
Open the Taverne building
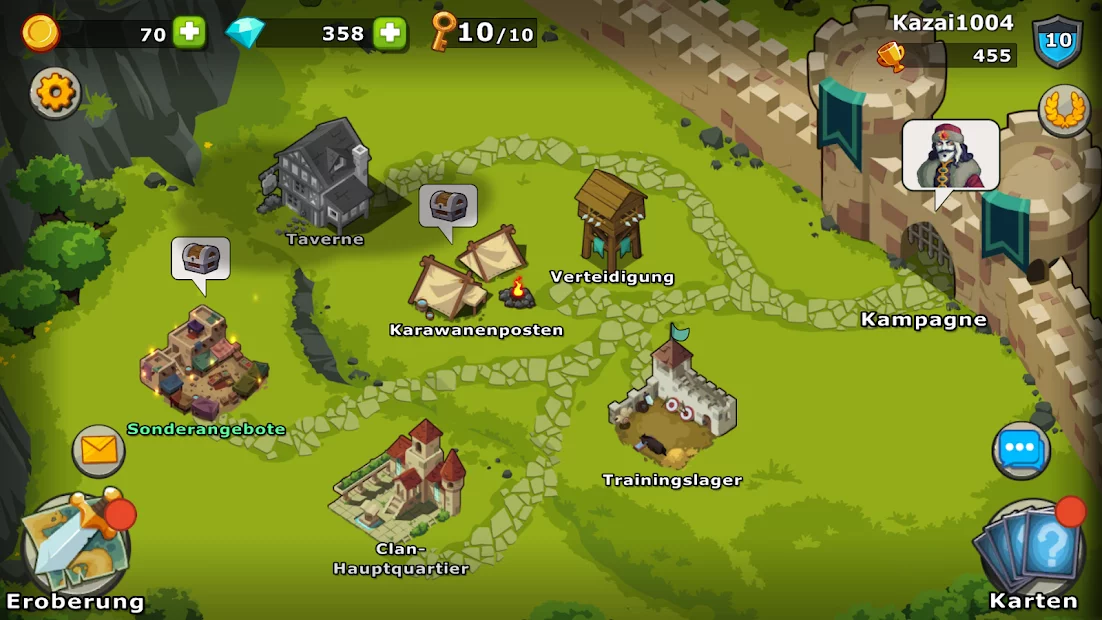point(320,178)
